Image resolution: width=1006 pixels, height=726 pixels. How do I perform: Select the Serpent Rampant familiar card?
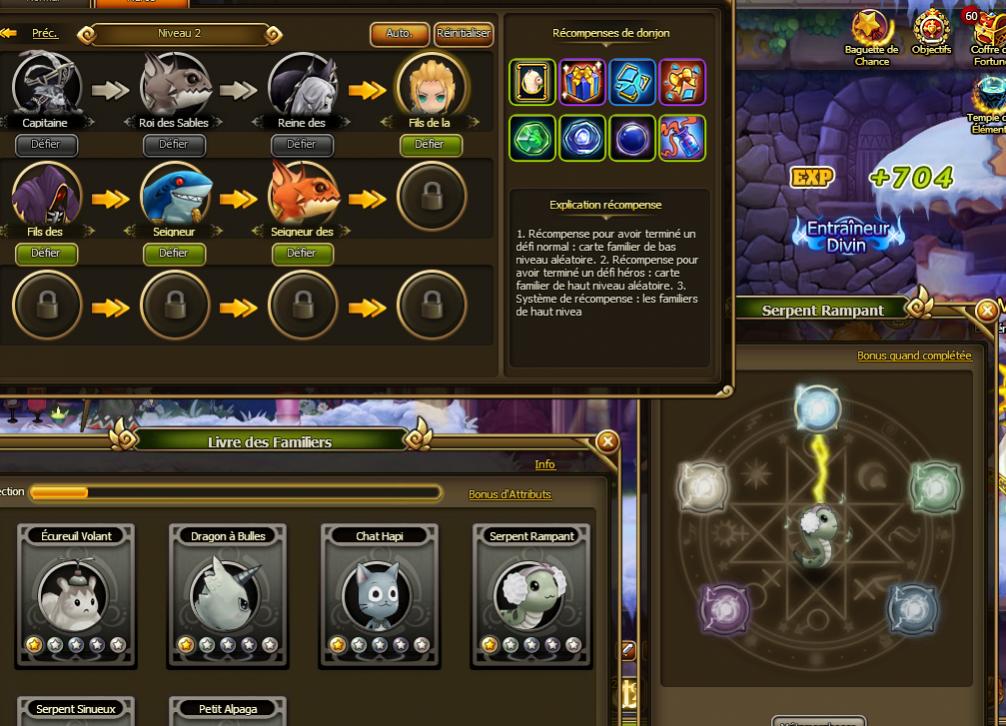(531, 595)
